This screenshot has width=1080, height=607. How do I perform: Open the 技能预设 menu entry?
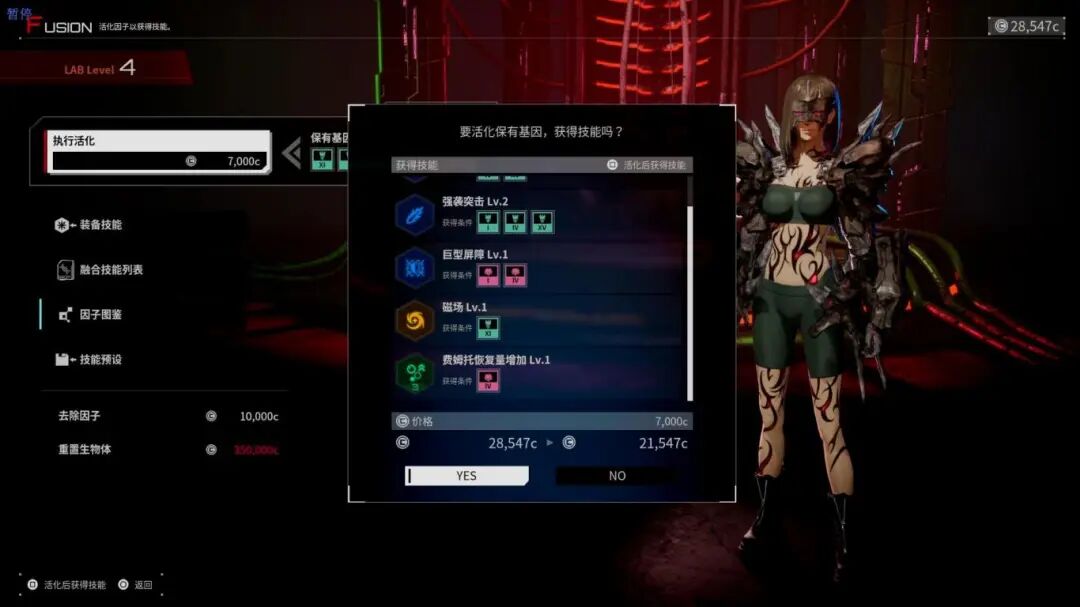100,359
